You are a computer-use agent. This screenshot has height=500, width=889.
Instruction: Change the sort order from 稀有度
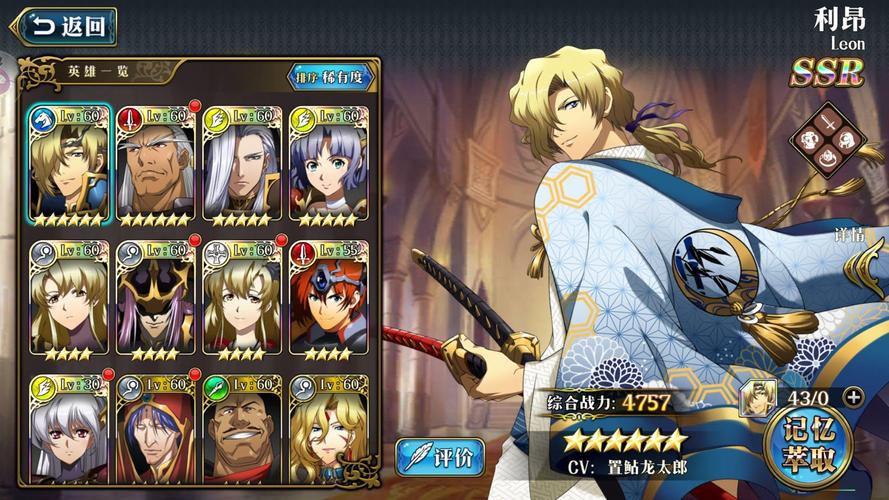(x=331, y=77)
